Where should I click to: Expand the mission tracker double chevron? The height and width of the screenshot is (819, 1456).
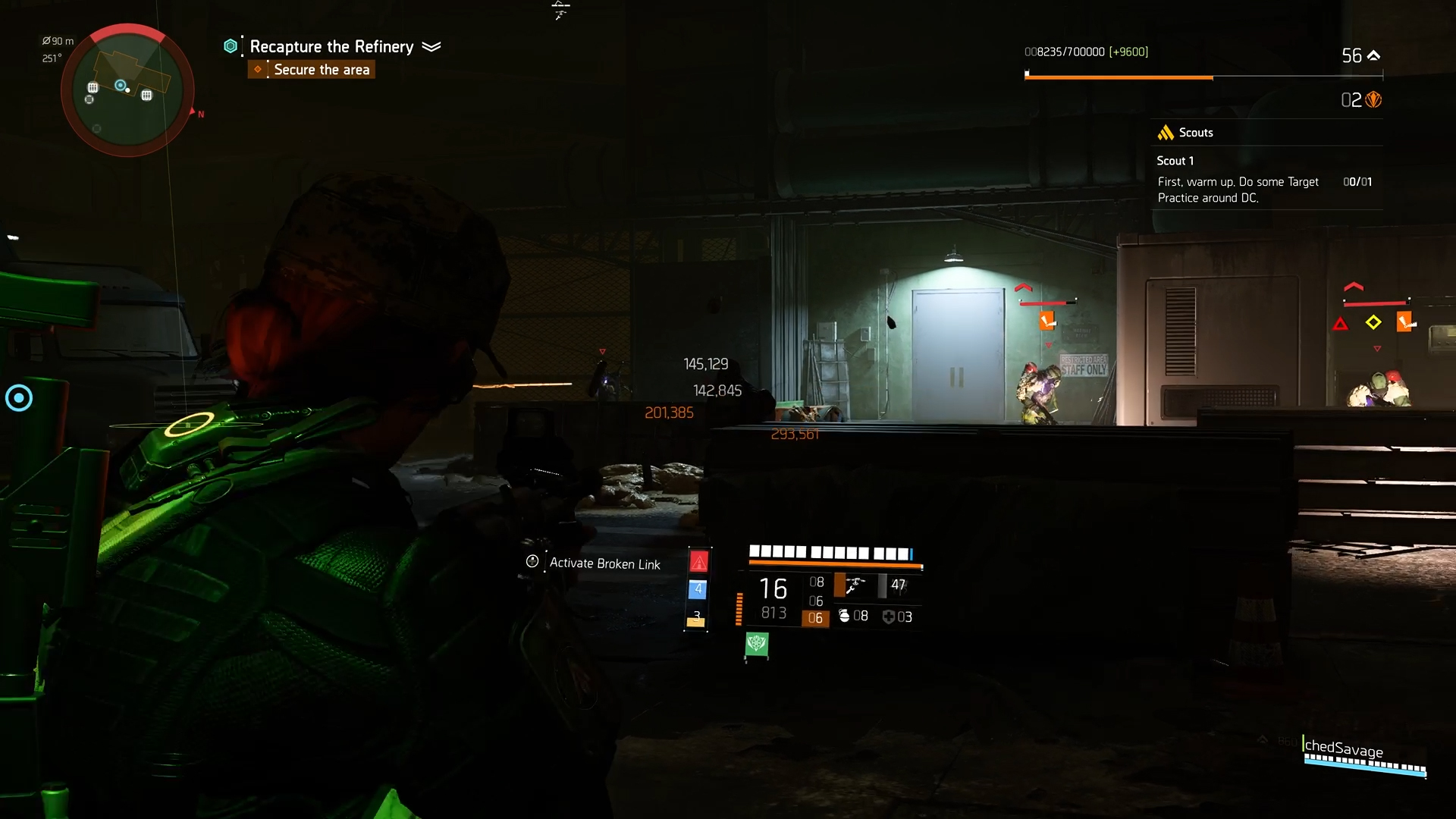click(x=431, y=47)
